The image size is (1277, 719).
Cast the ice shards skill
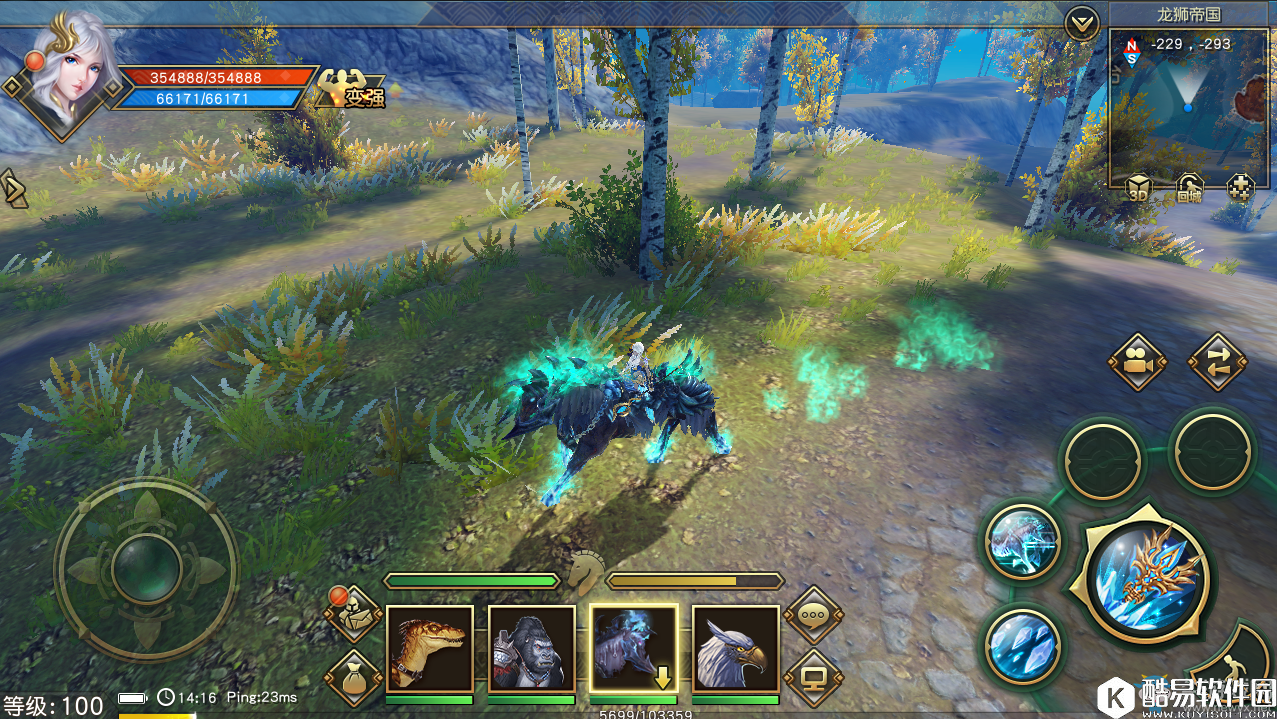tap(1022, 645)
